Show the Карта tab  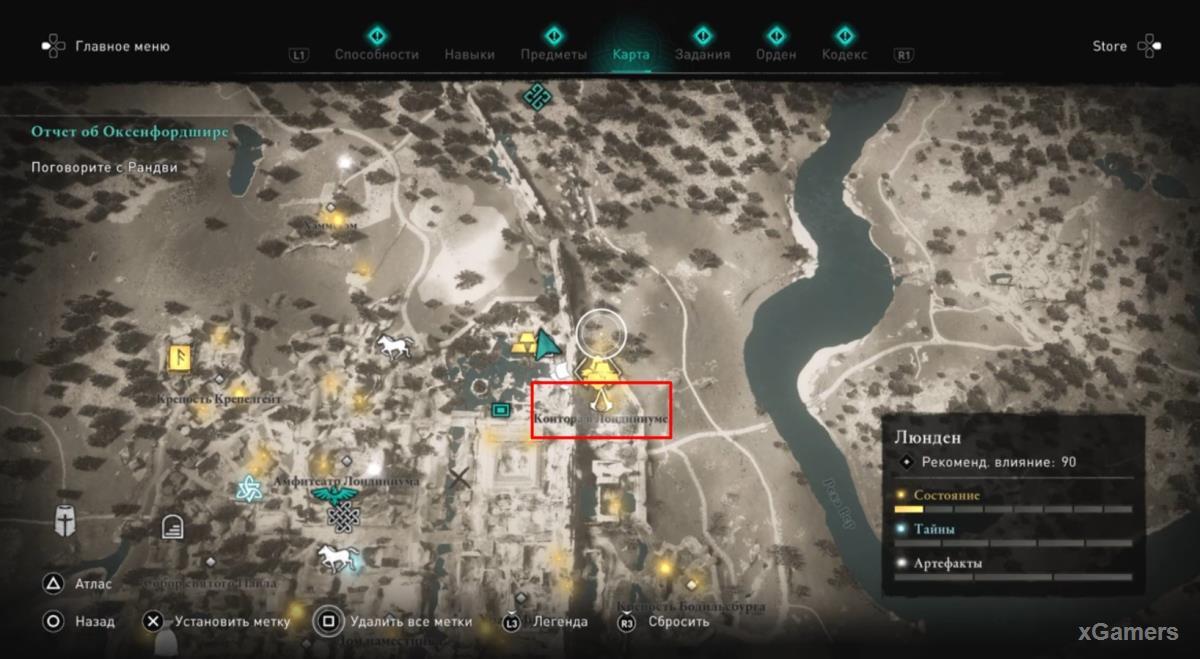click(630, 55)
